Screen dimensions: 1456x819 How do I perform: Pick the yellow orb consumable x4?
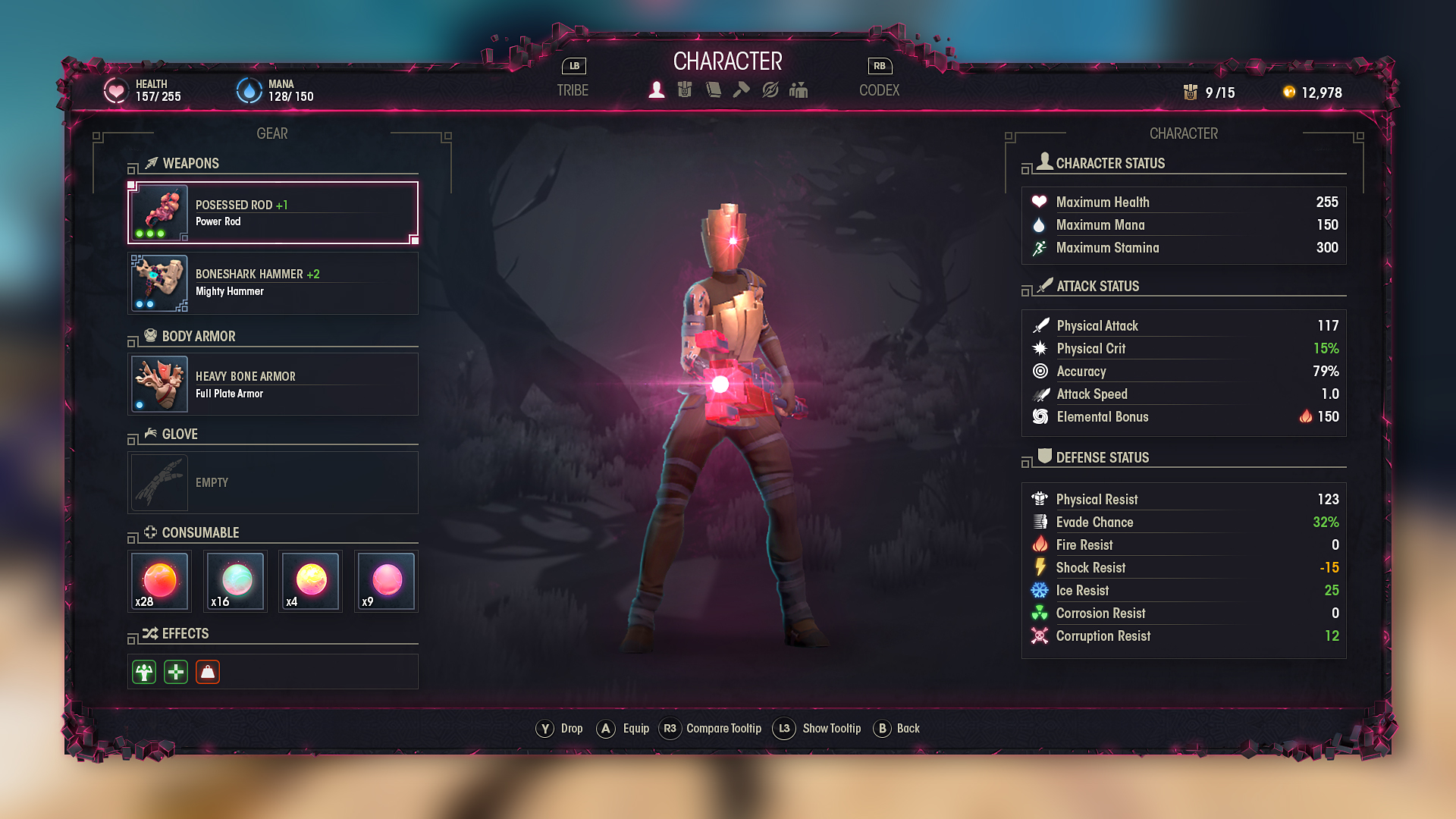pos(311,582)
